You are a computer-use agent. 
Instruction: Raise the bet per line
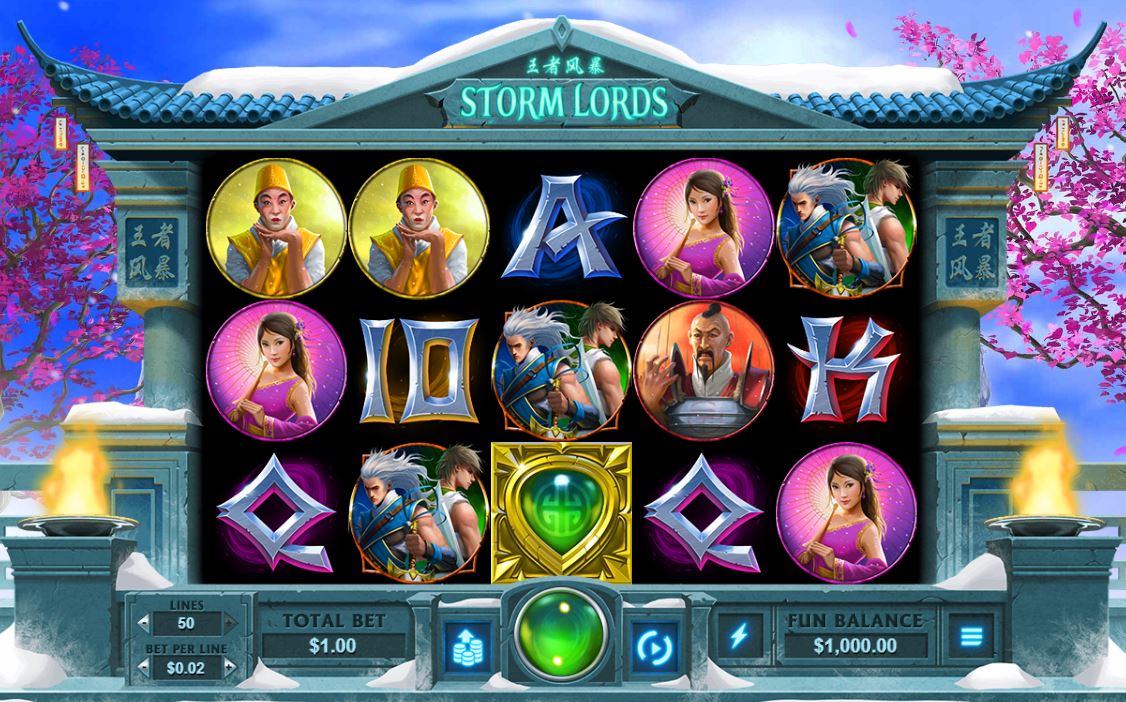coord(229,667)
